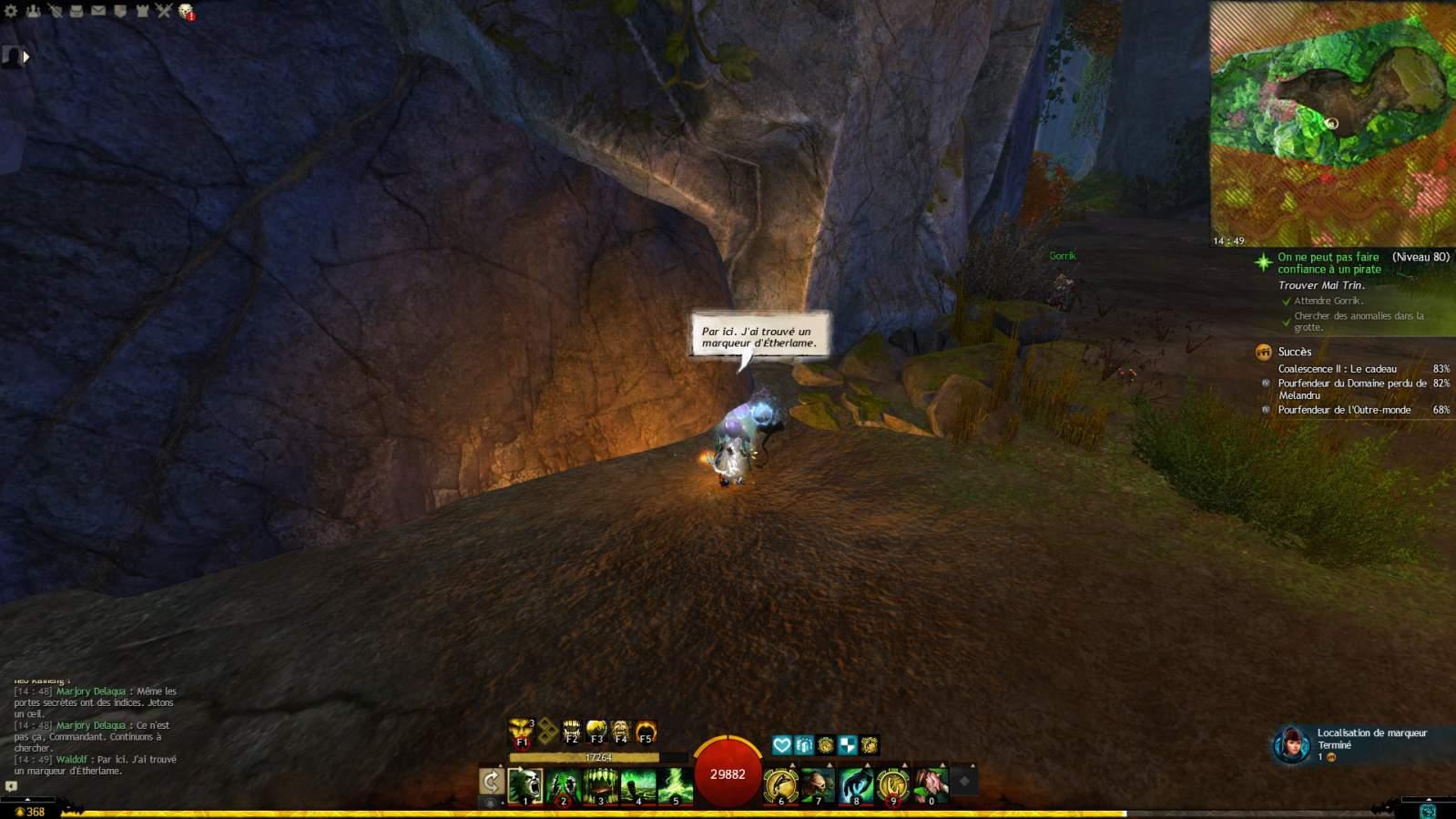This screenshot has height=819, width=1456.
Task: Open the gear-shaped game menu icon
Action: click(x=11, y=11)
